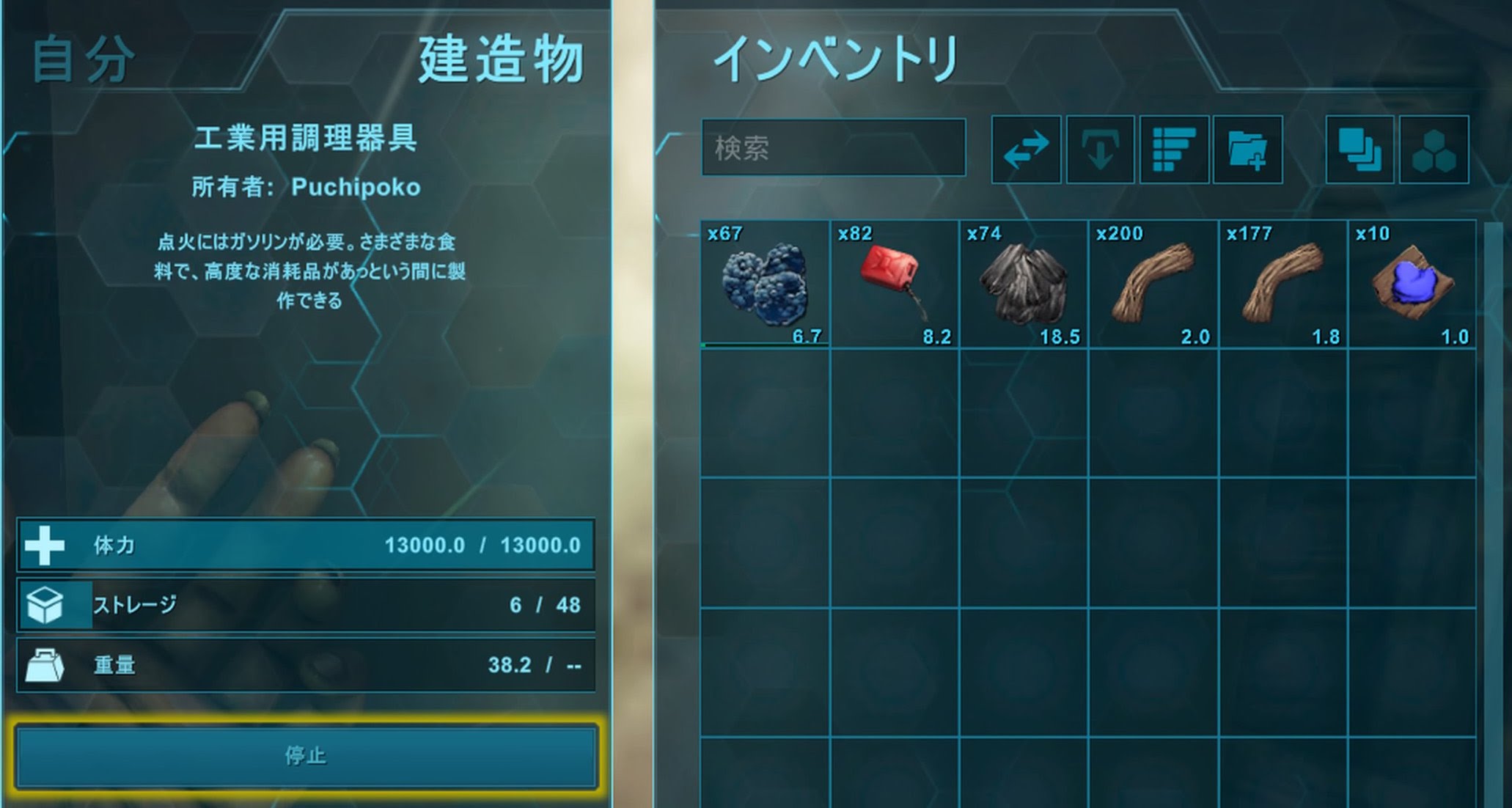1512x808 pixels.
Task: Pick the x74 charcoal slot
Action: [x=1024, y=284]
